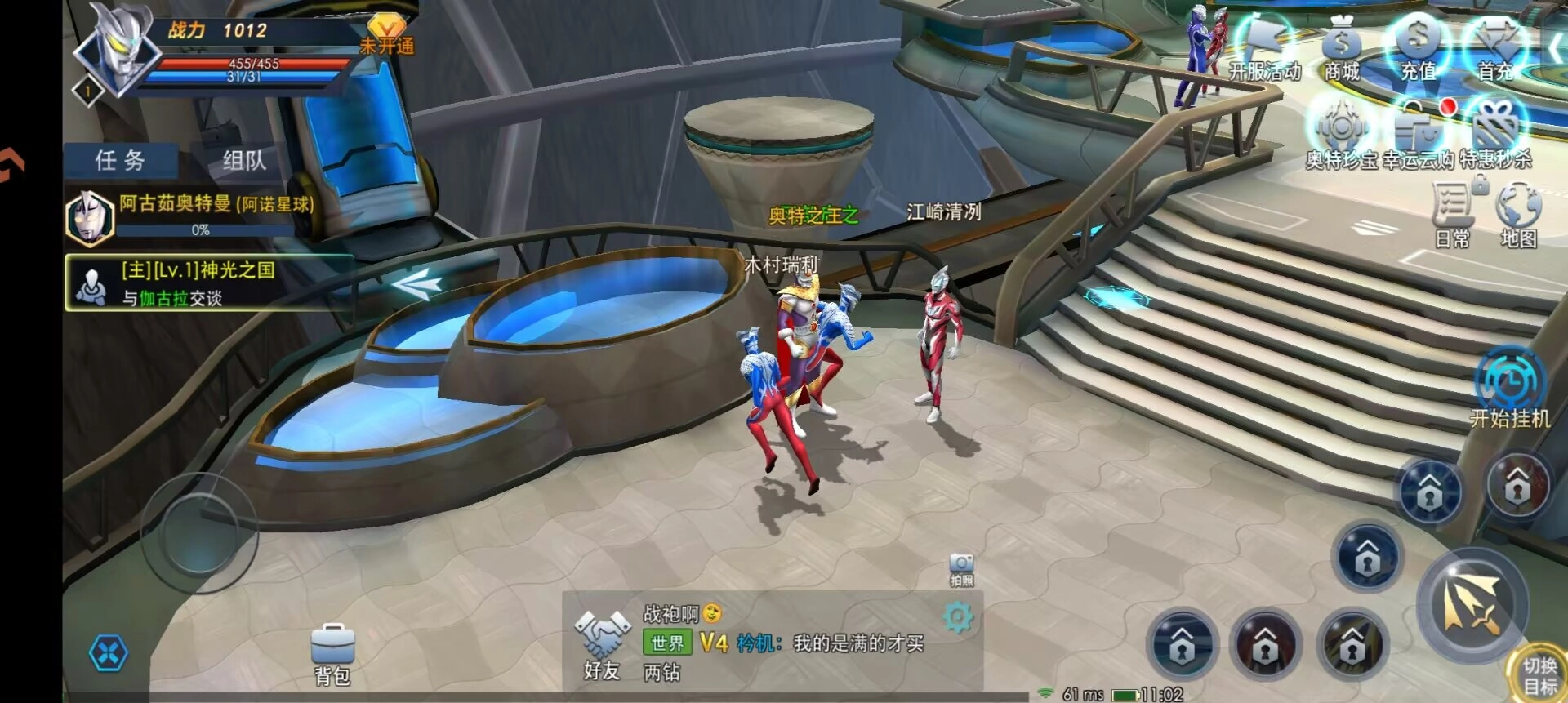1568x703 pixels.
Task: Open the 商城 shop
Action: point(1342,51)
